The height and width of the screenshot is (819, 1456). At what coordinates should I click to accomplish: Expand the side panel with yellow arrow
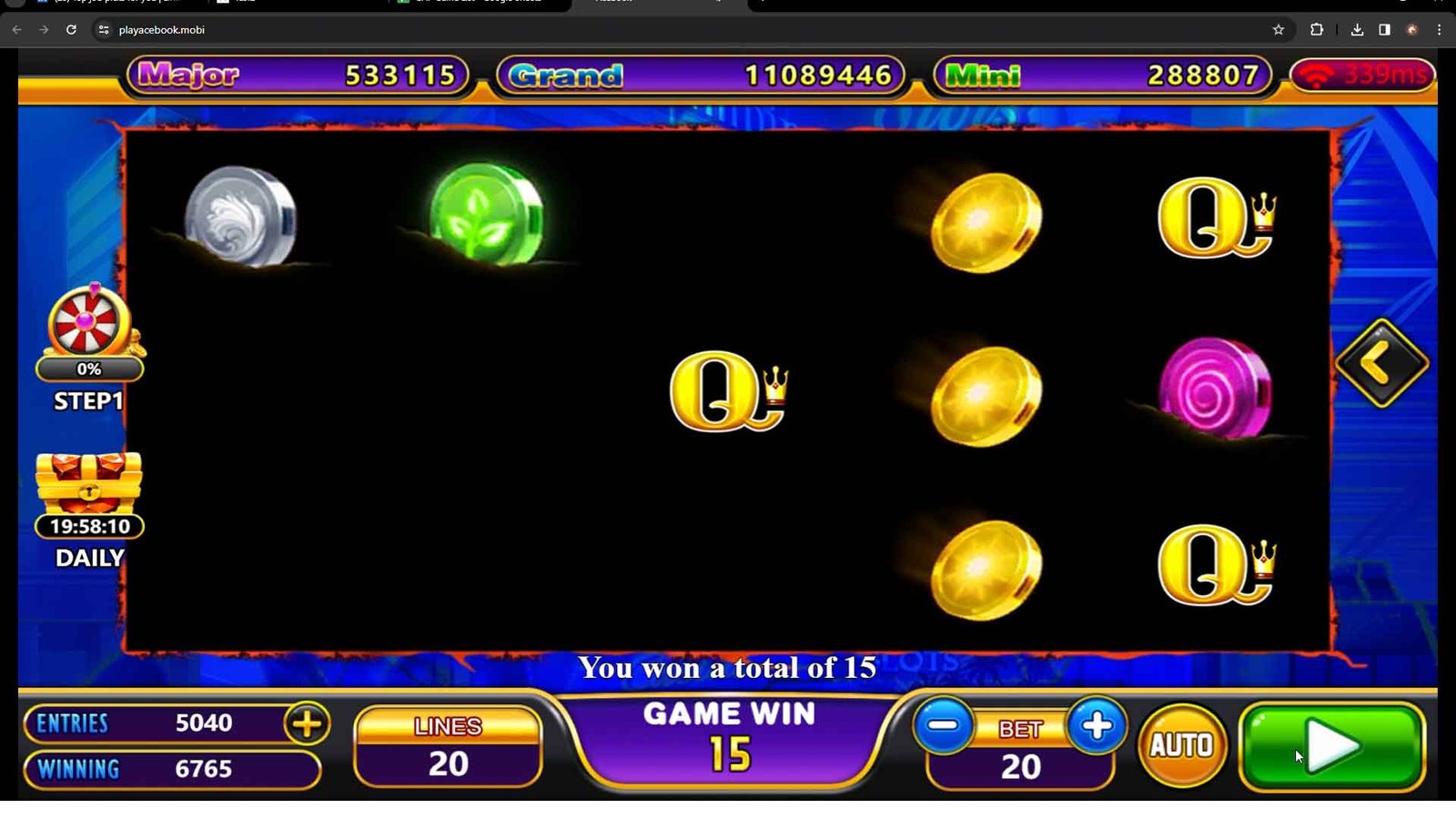pyautogui.click(x=1381, y=363)
